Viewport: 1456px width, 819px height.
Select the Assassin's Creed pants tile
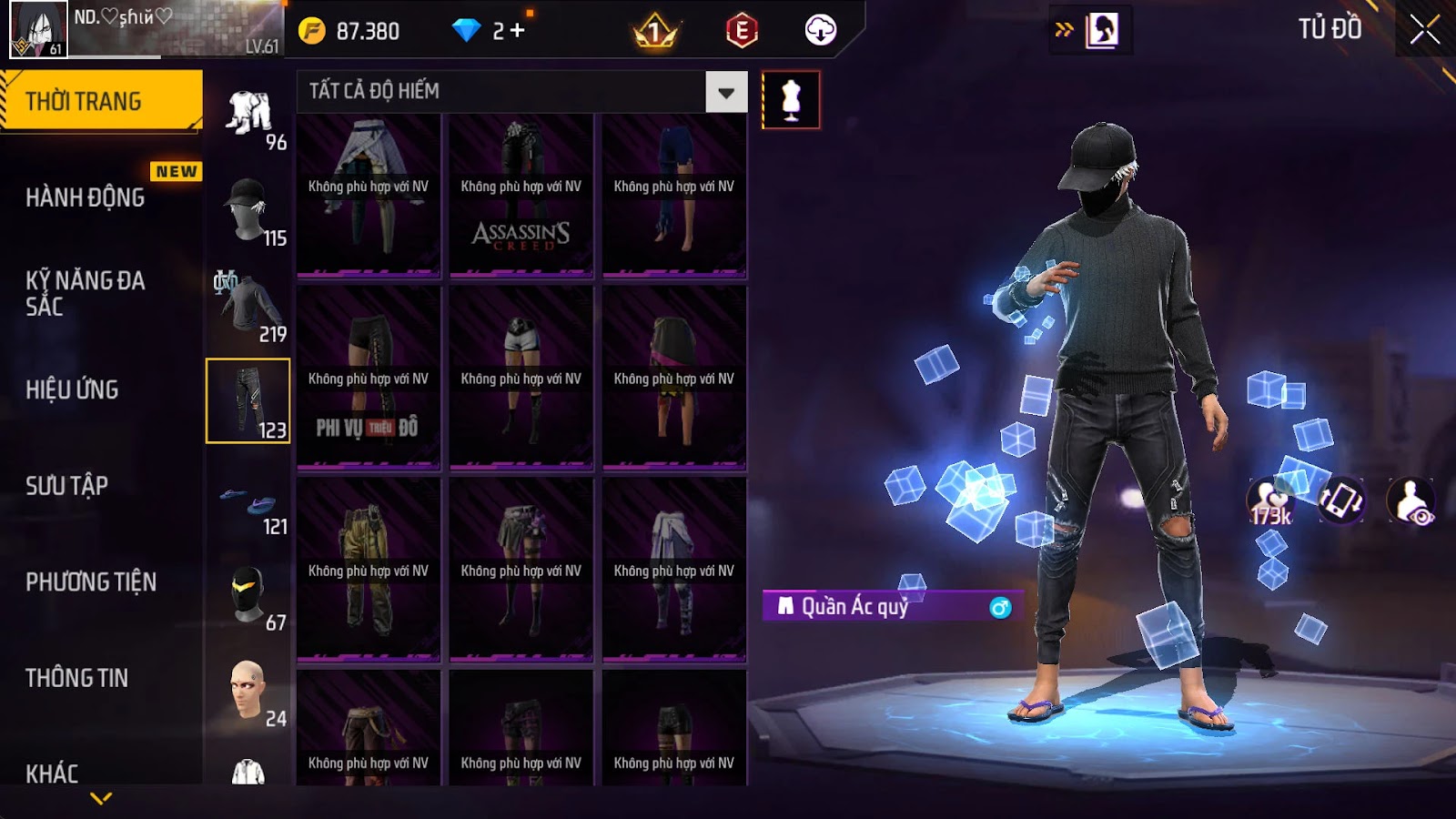[521, 195]
